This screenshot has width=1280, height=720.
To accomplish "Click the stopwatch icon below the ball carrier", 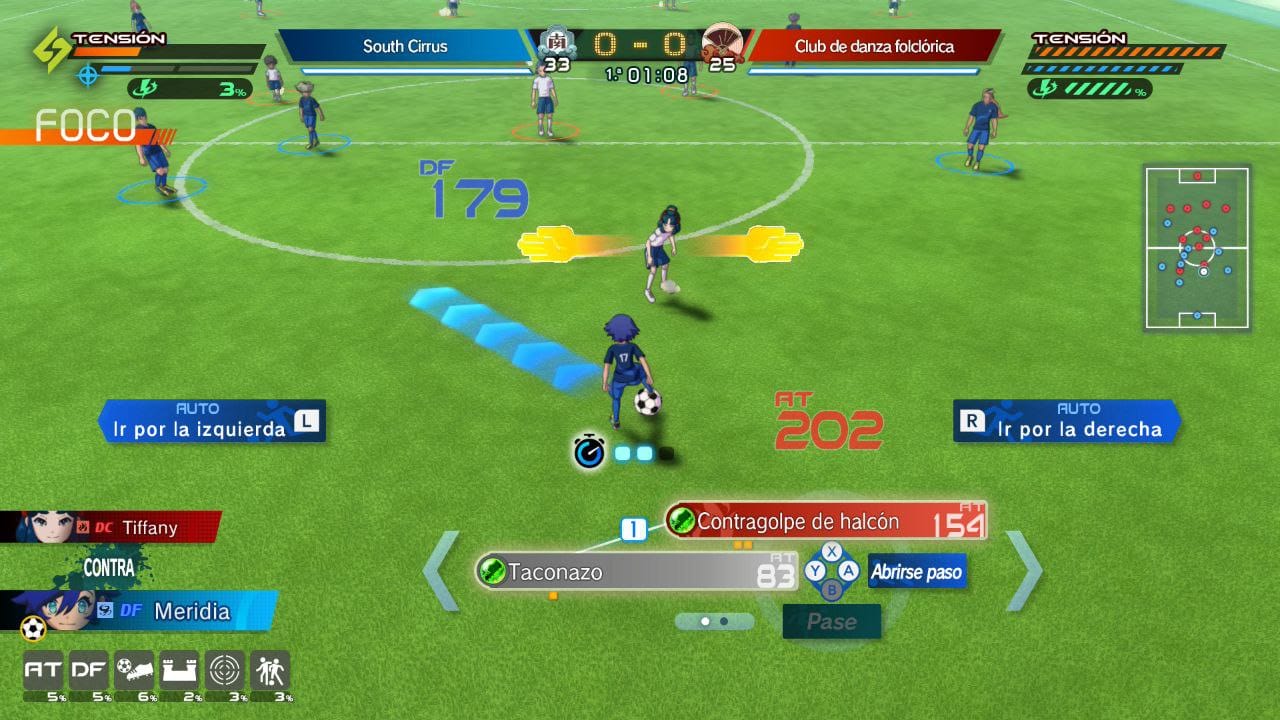I will pos(588,452).
